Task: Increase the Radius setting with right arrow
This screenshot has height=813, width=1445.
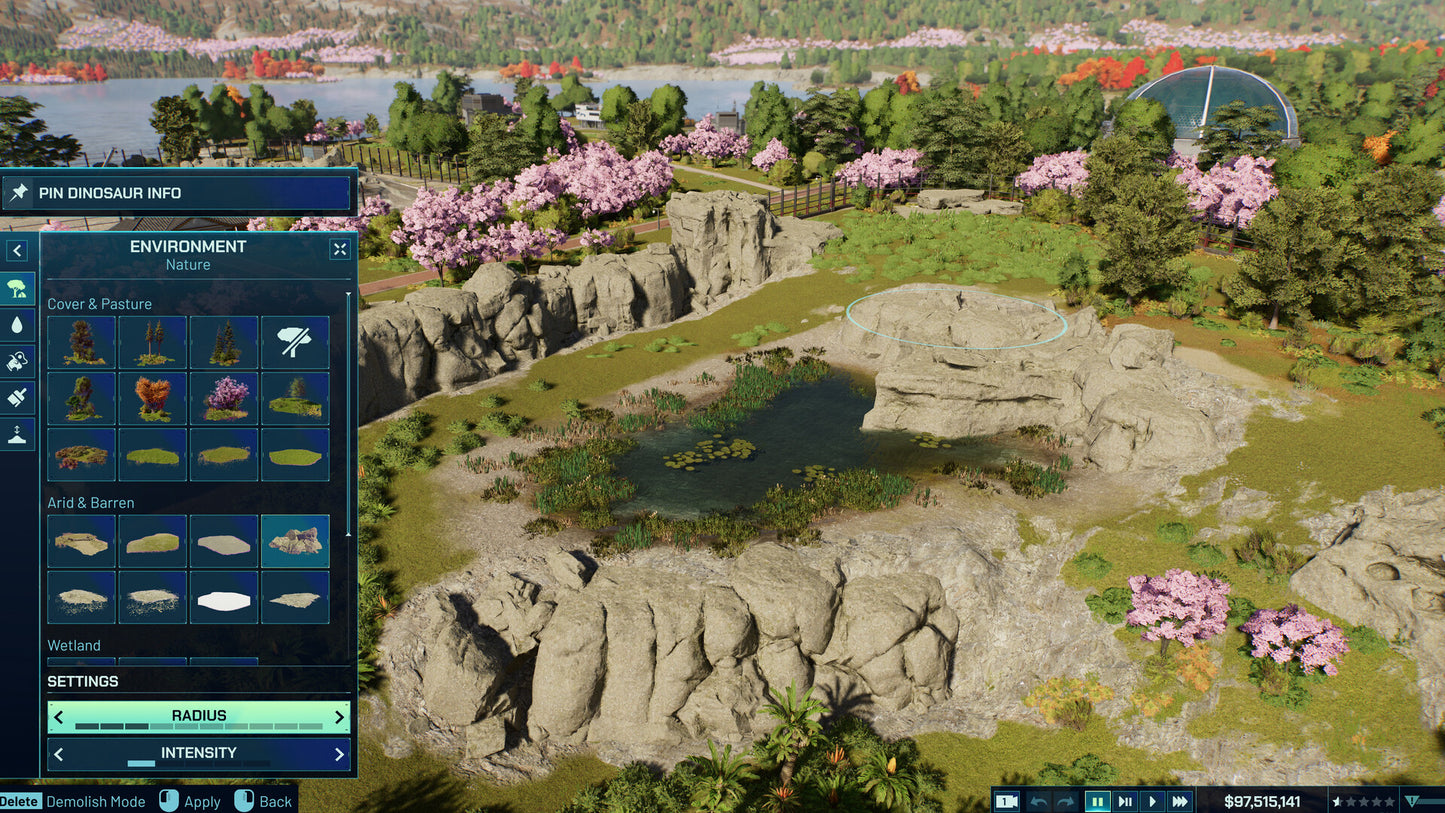Action: [341, 716]
